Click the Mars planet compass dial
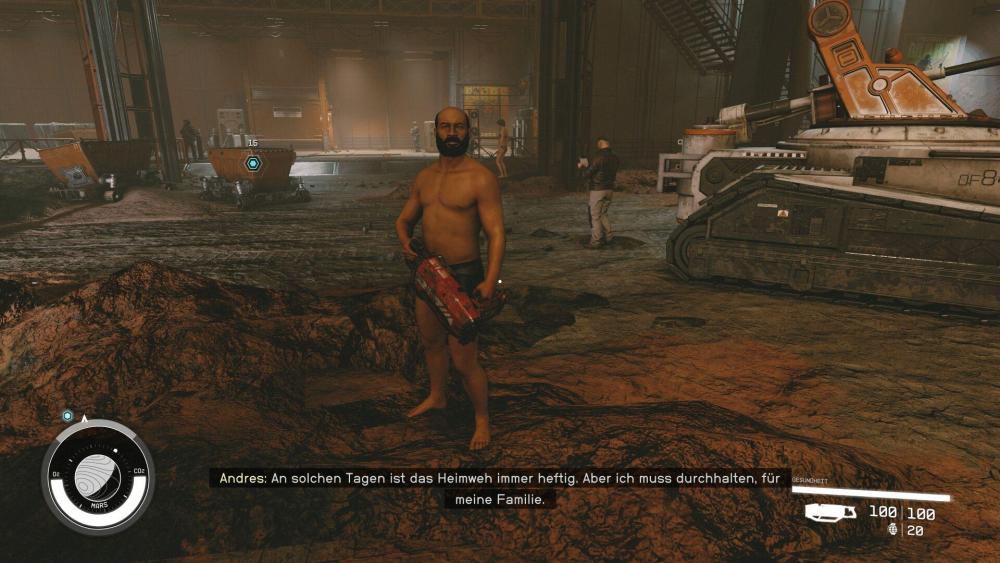Viewport: 1000px width, 563px height. (97, 477)
